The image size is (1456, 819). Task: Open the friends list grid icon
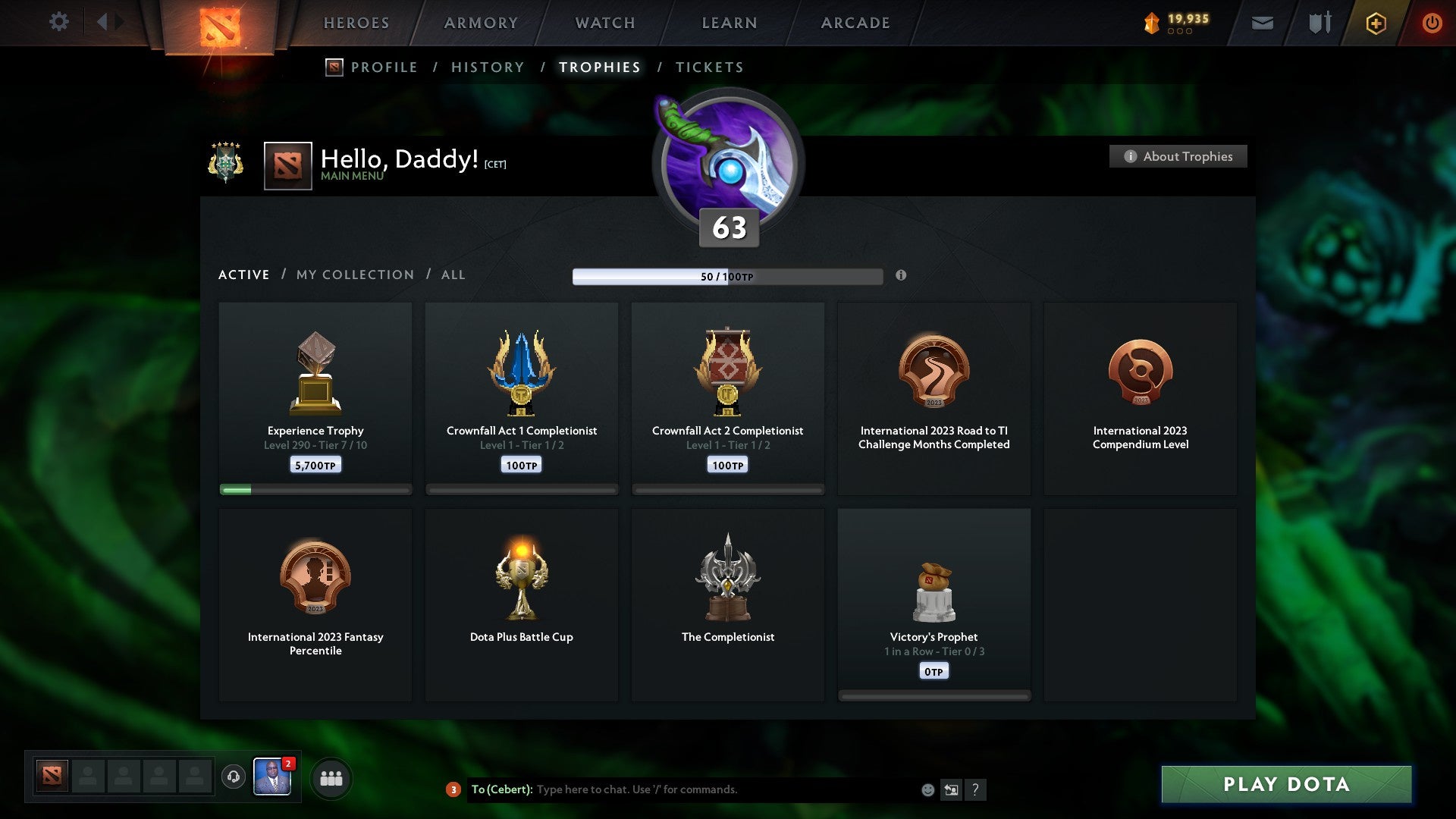pyautogui.click(x=331, y=777)
